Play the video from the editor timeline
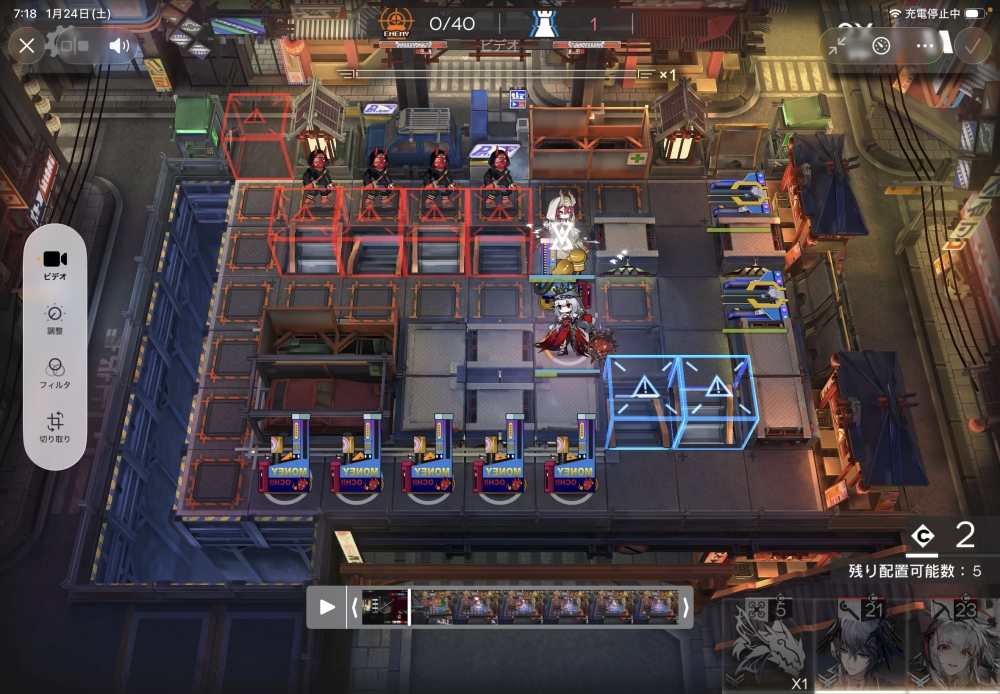 [x=327, y=607]
